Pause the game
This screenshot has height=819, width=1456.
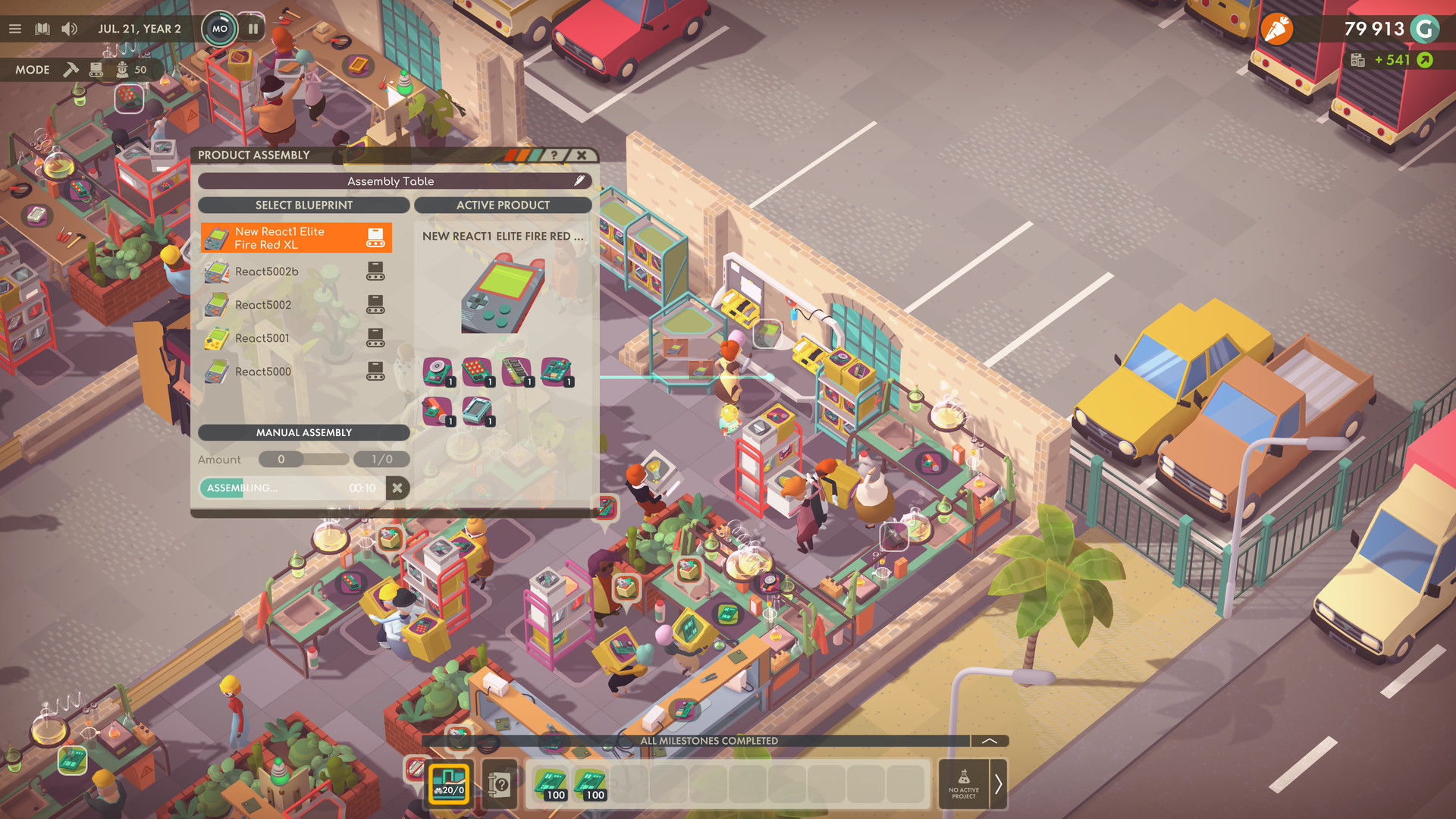pyautogui.click(x=253, y=29)
